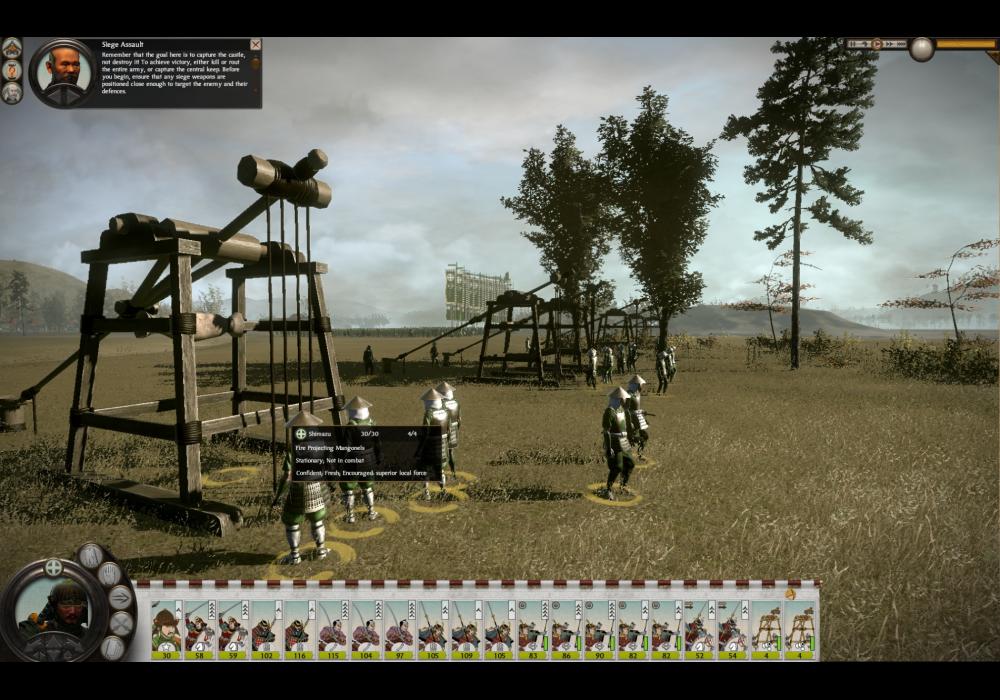Choose the unit card showing 102 men

[x=265, y=629]
